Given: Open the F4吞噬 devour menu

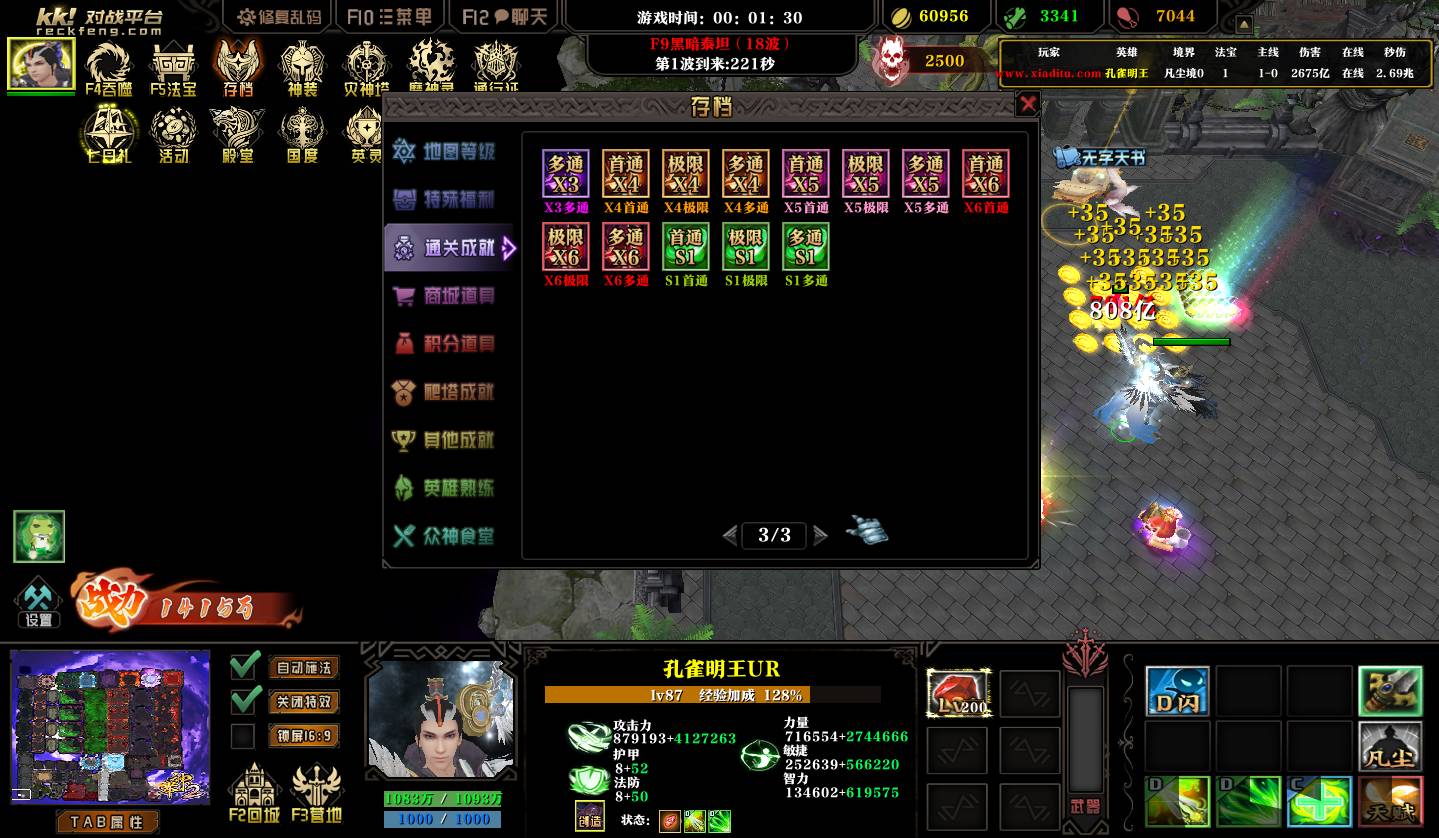Looking at the screenshot, I should 109,68.
